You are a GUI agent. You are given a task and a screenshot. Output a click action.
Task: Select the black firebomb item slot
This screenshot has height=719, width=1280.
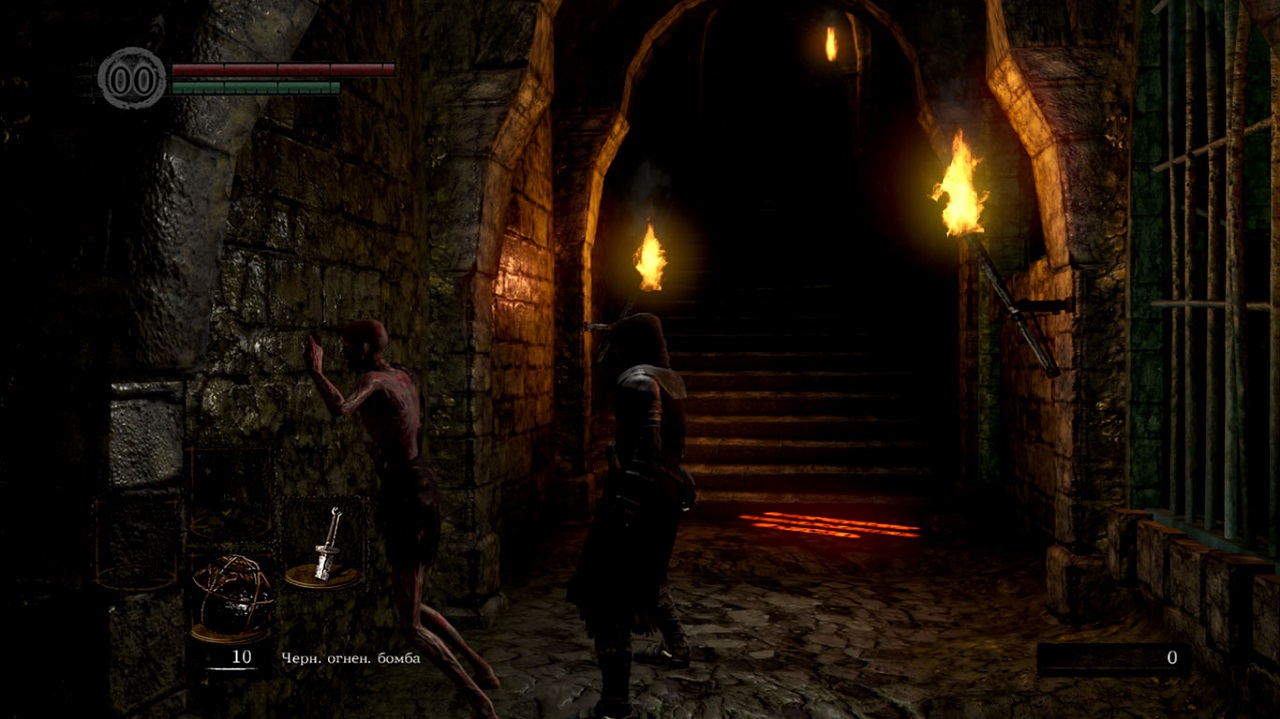pos(231,597)
